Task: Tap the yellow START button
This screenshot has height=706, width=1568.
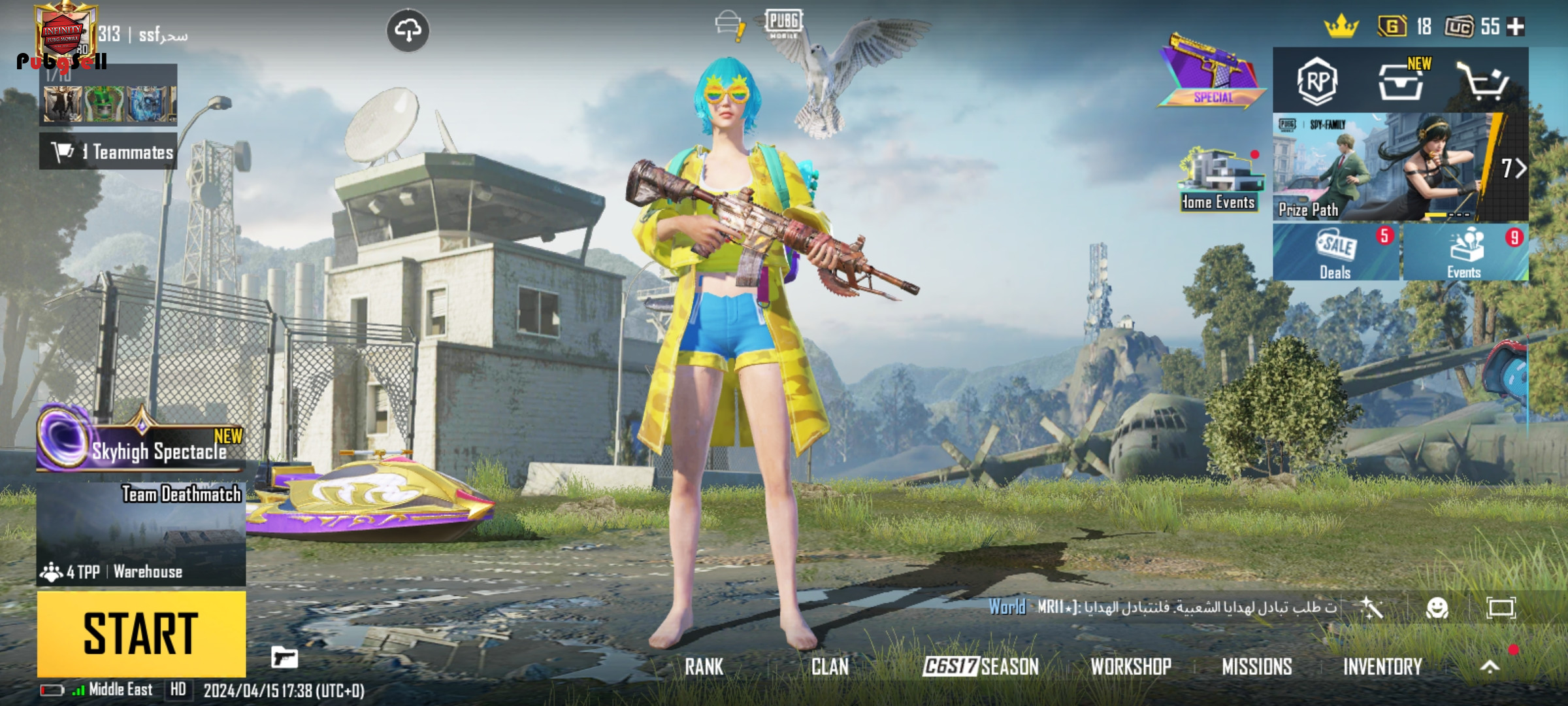Action: [x=141, y=633]
